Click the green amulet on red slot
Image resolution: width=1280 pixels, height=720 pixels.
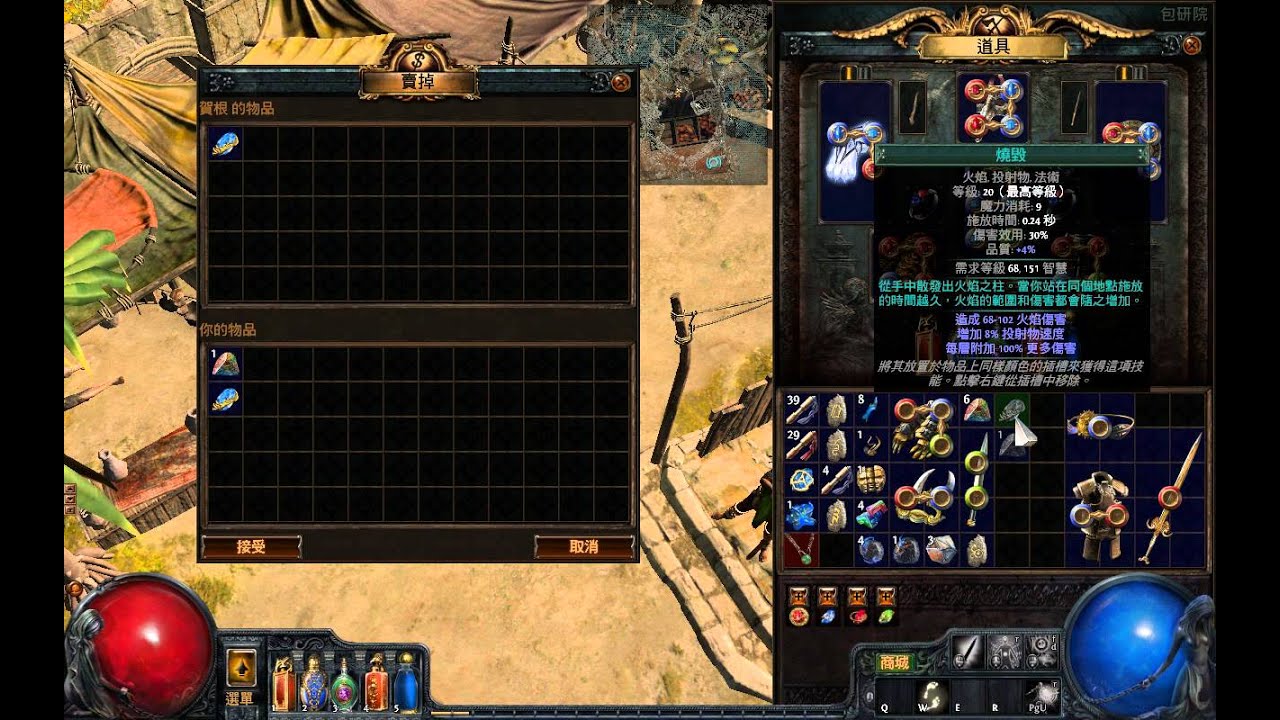point(800,550)
